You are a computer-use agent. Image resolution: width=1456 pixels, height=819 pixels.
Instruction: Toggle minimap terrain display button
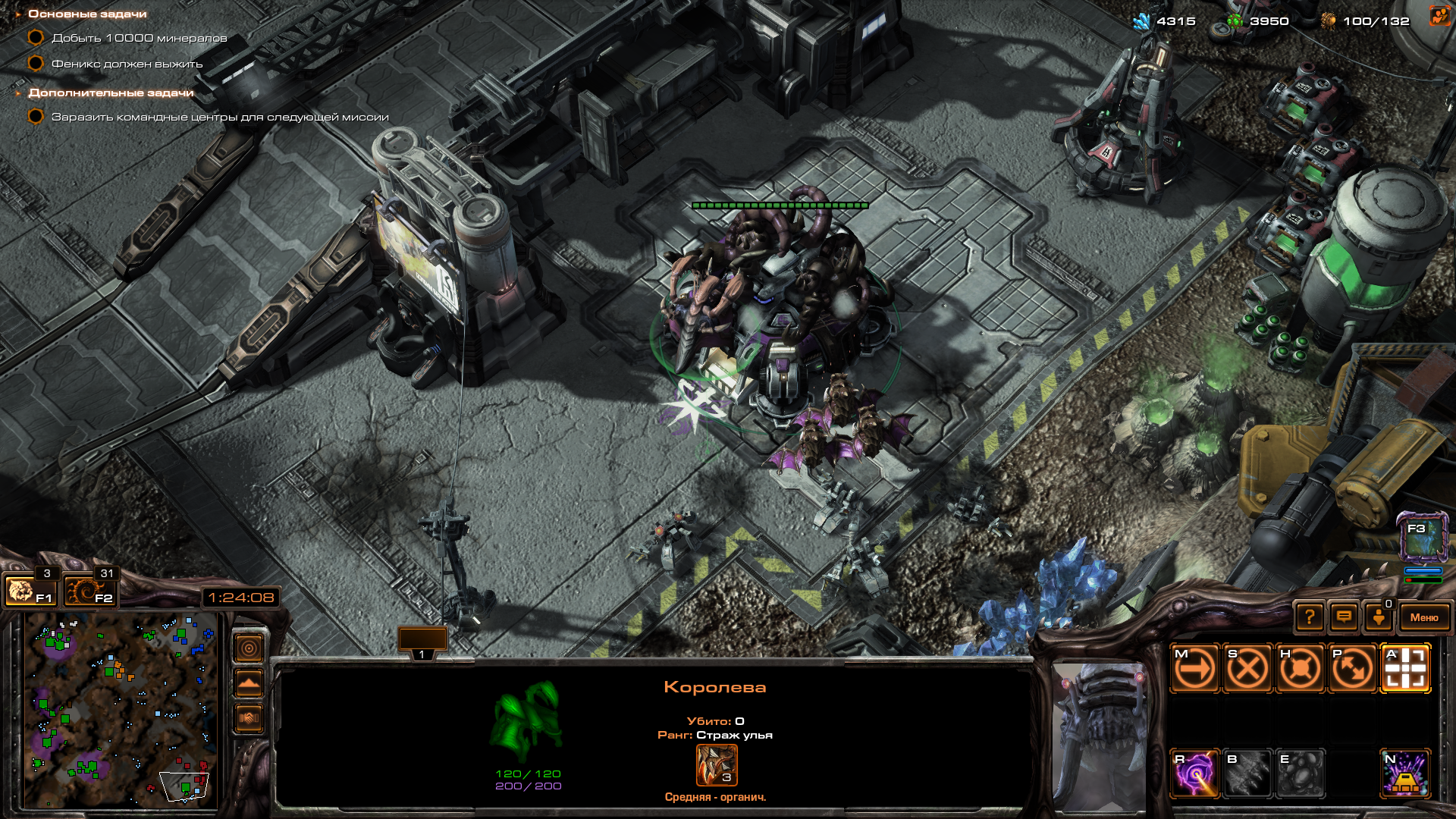coord(249,683)
